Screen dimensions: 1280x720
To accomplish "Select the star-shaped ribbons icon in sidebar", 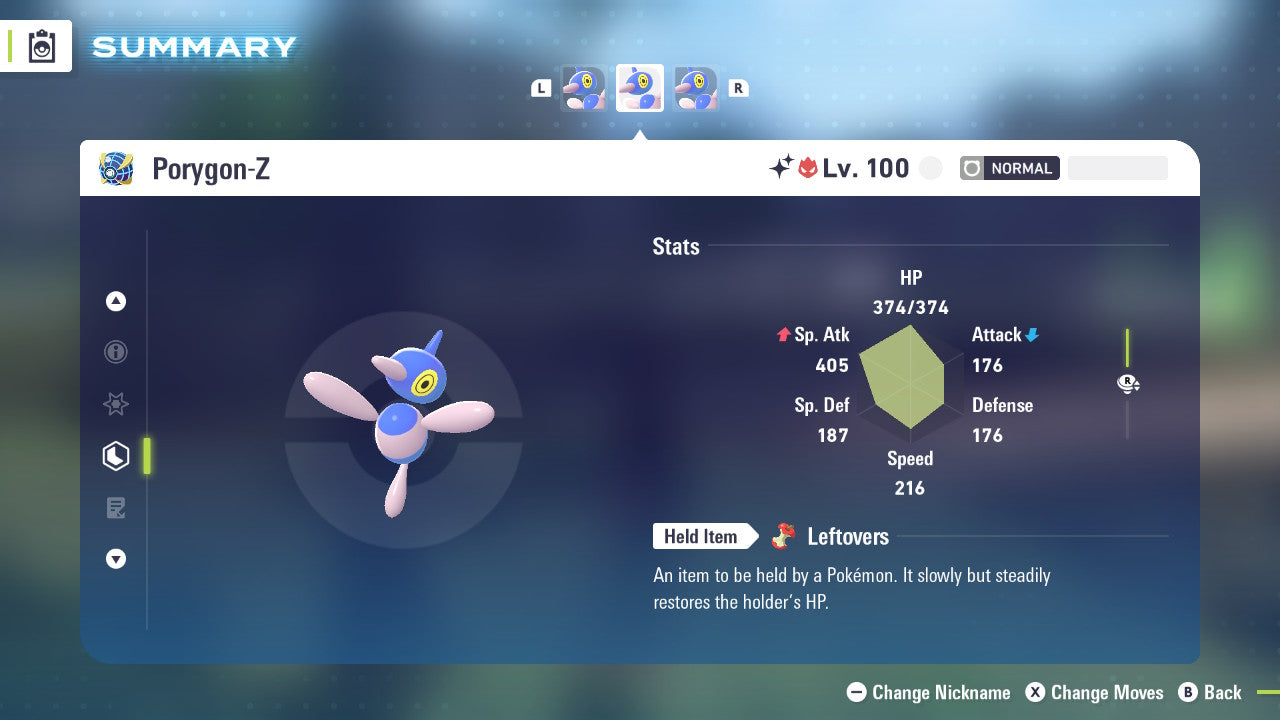I will 116,404.
